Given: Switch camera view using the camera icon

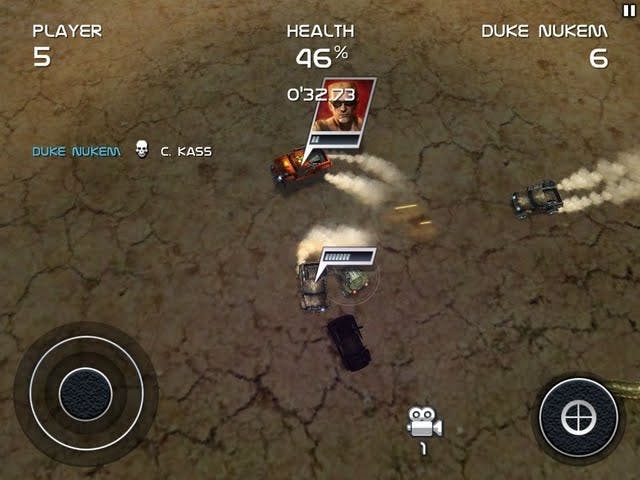Looking at the screenshot, I should 423,422.
